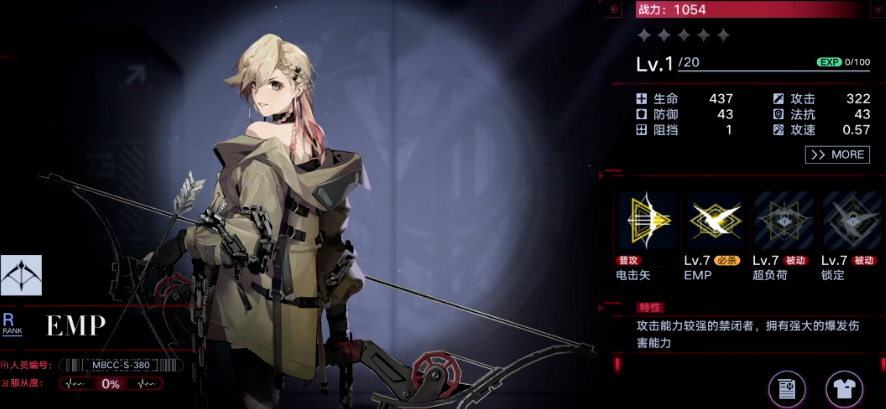
Task: Open the outfit shirt icon button
Action: tap(844, 389)
